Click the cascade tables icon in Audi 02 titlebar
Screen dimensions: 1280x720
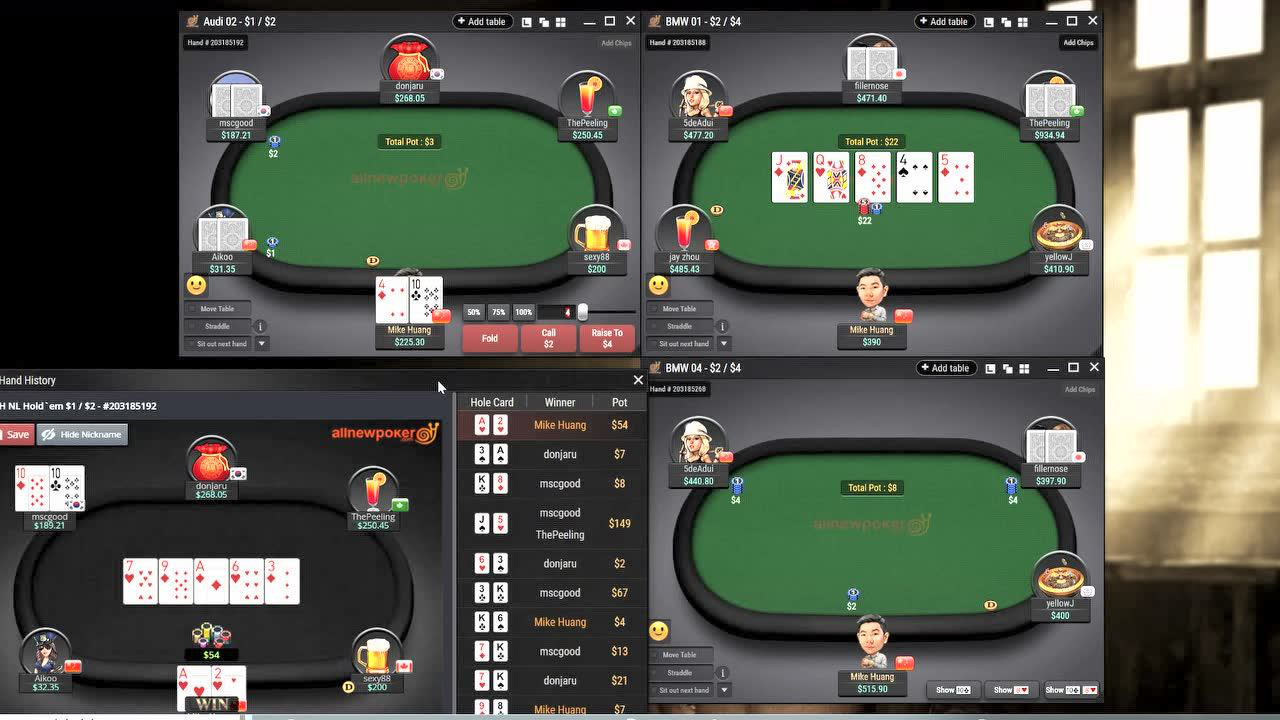(x=544, y=21)
